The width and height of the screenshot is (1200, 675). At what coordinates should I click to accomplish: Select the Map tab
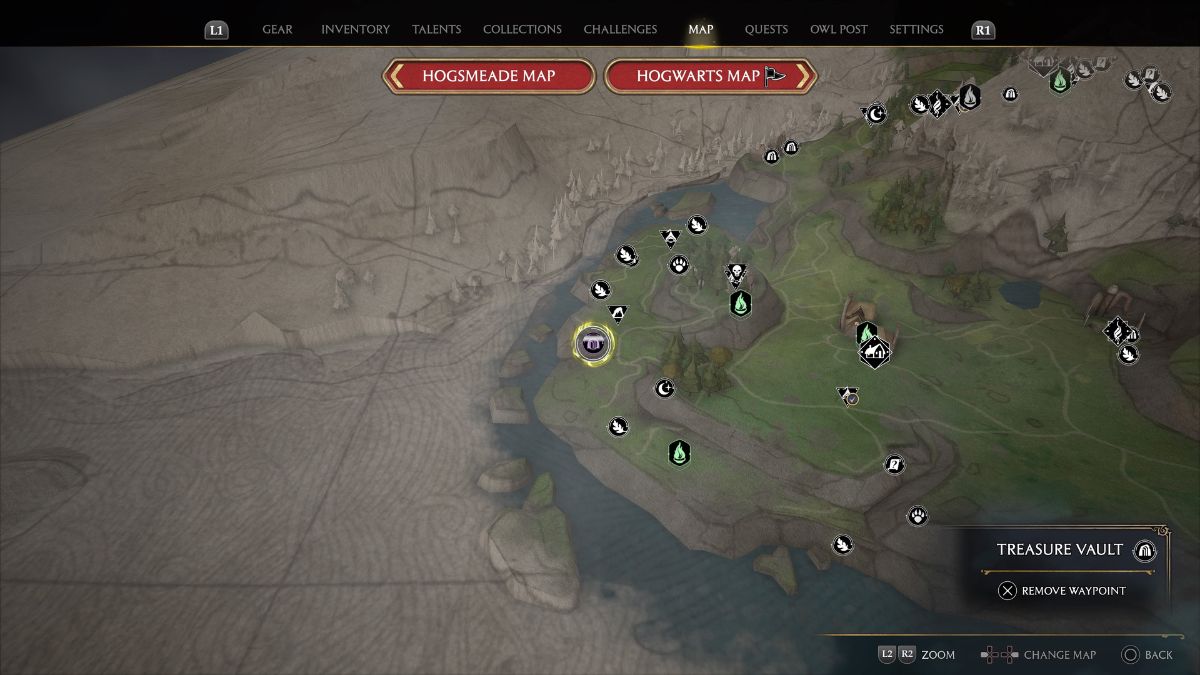(x=701, y=29)
